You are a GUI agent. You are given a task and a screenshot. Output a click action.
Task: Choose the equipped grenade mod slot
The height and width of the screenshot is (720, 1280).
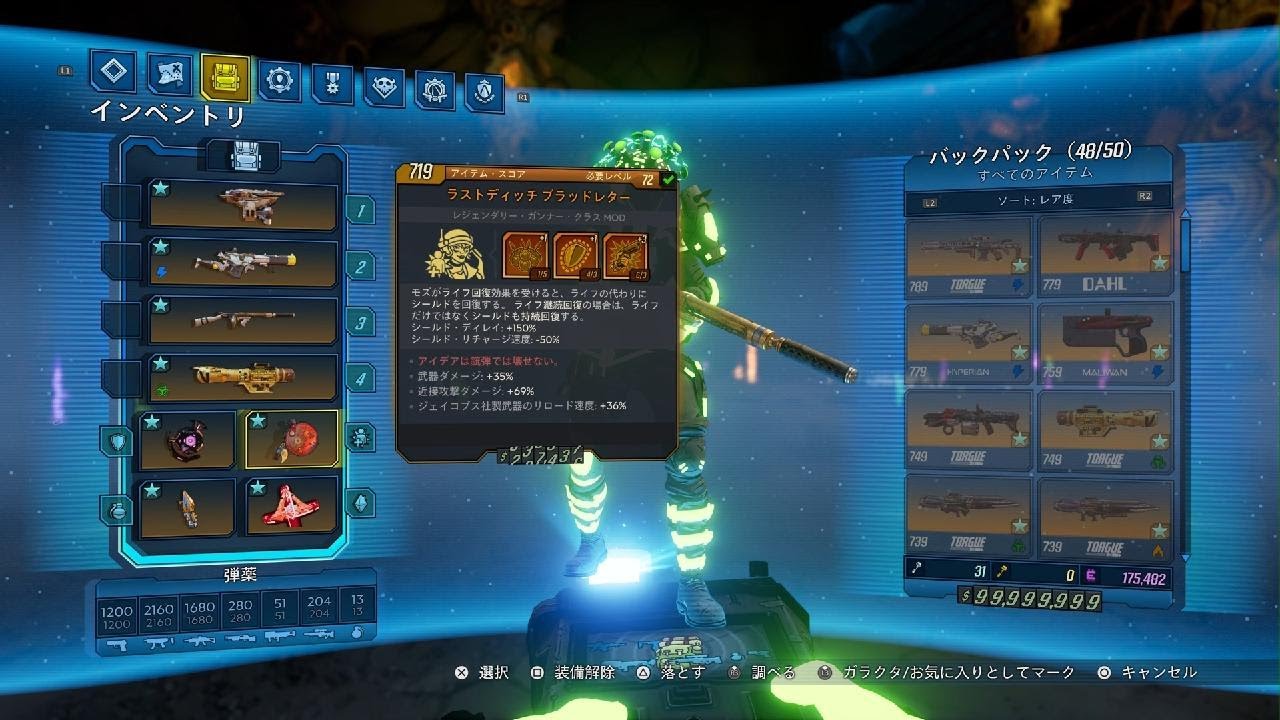(188, 505)
